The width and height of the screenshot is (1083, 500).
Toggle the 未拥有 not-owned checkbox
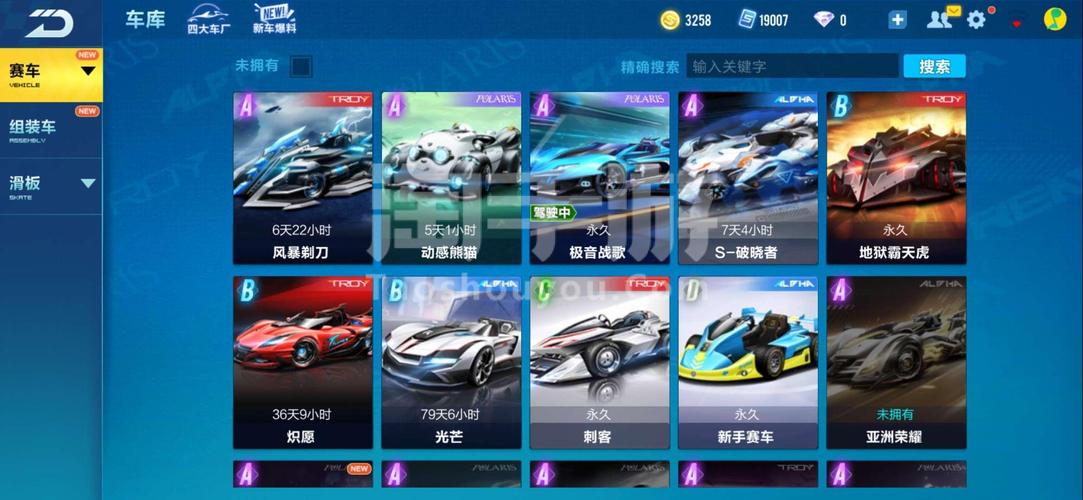pyautogui.click(x=301, y=67)
